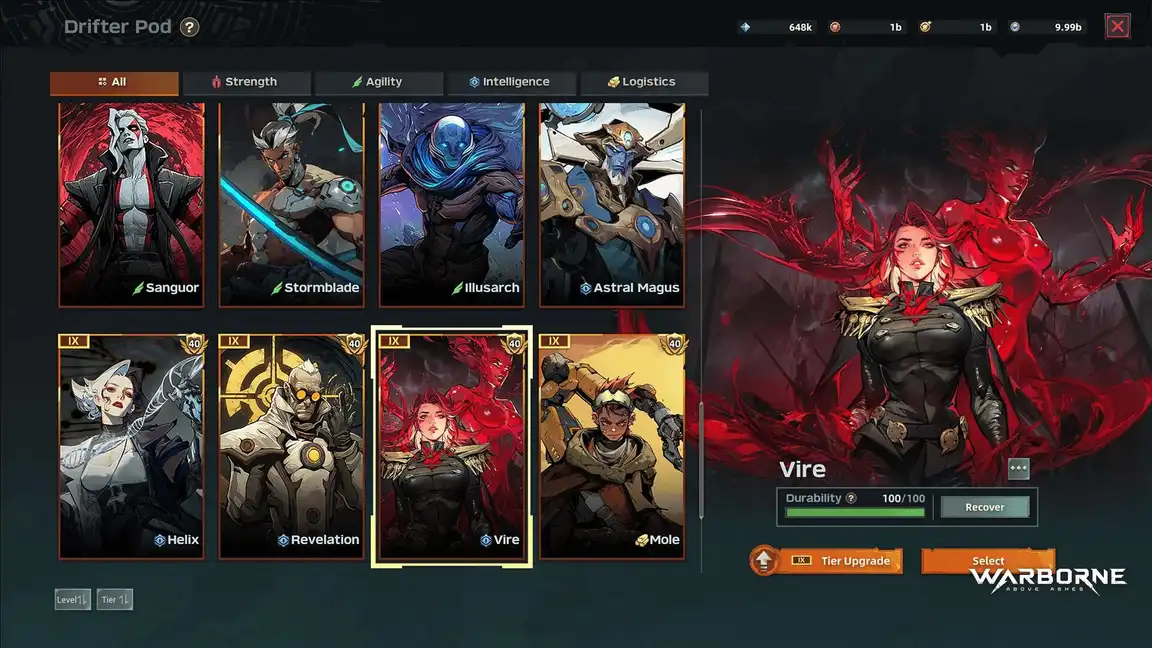Select the Revelation drifter card
Image resolution: width=1152 pixels, height=648 pixels.
click(292, 446)
